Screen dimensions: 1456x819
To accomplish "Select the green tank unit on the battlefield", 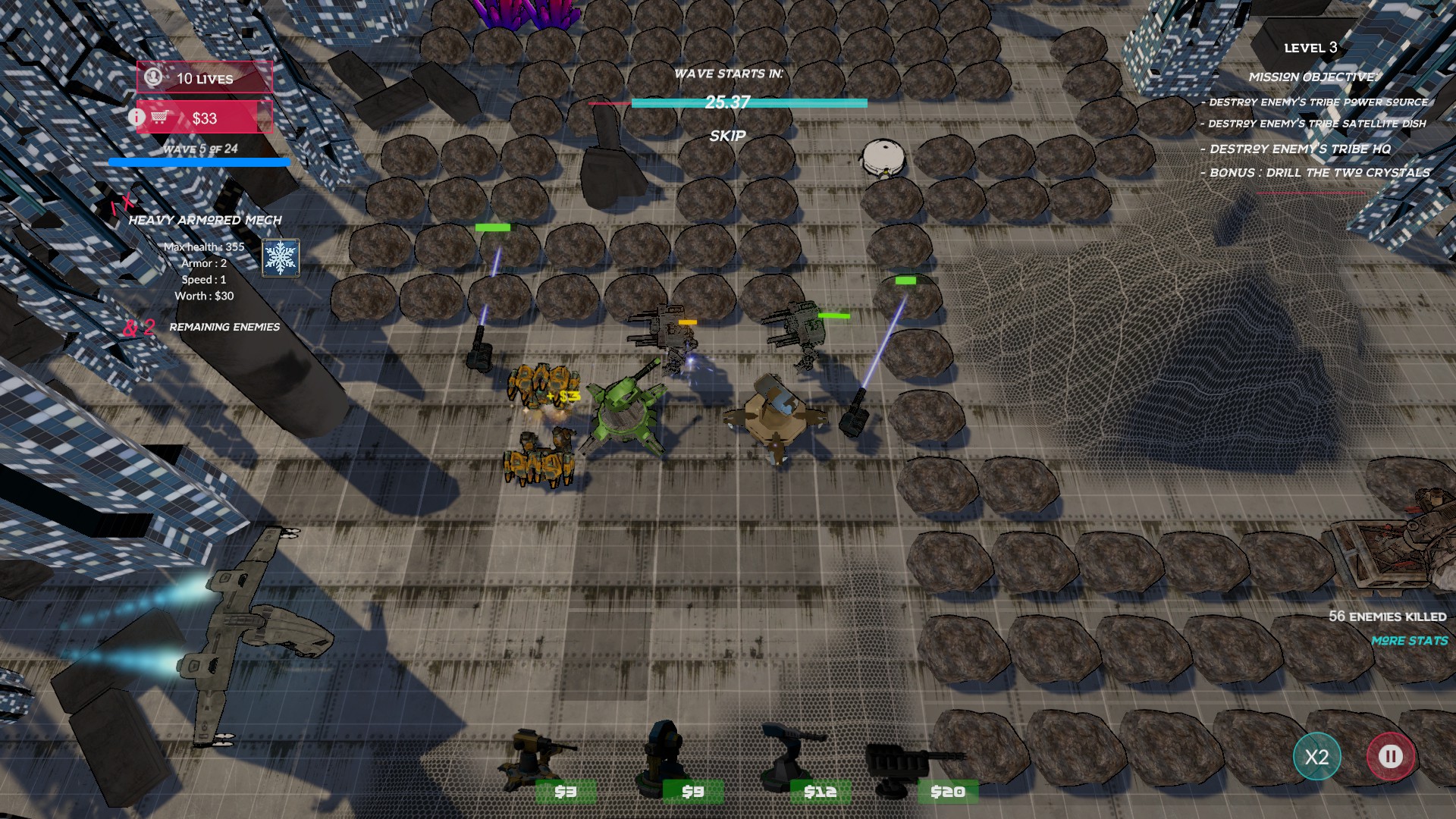I will coord(626,413).
